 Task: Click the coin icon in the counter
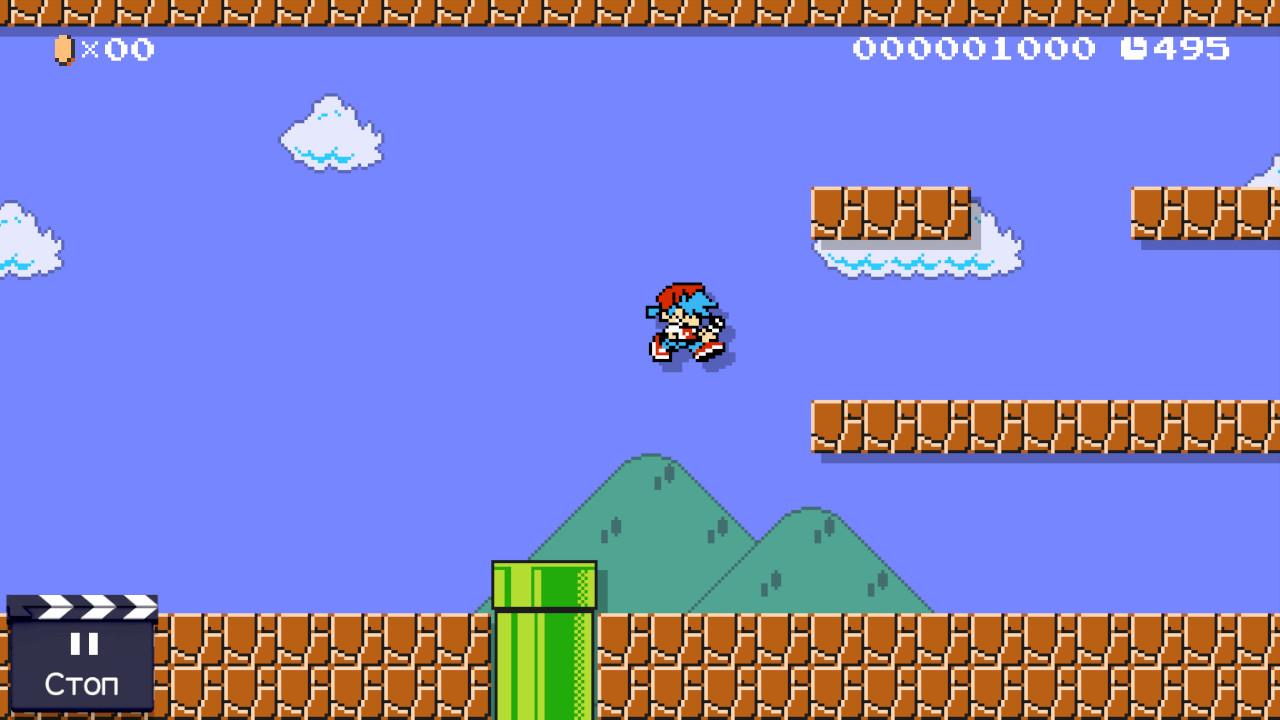click(x=62, y=49)
